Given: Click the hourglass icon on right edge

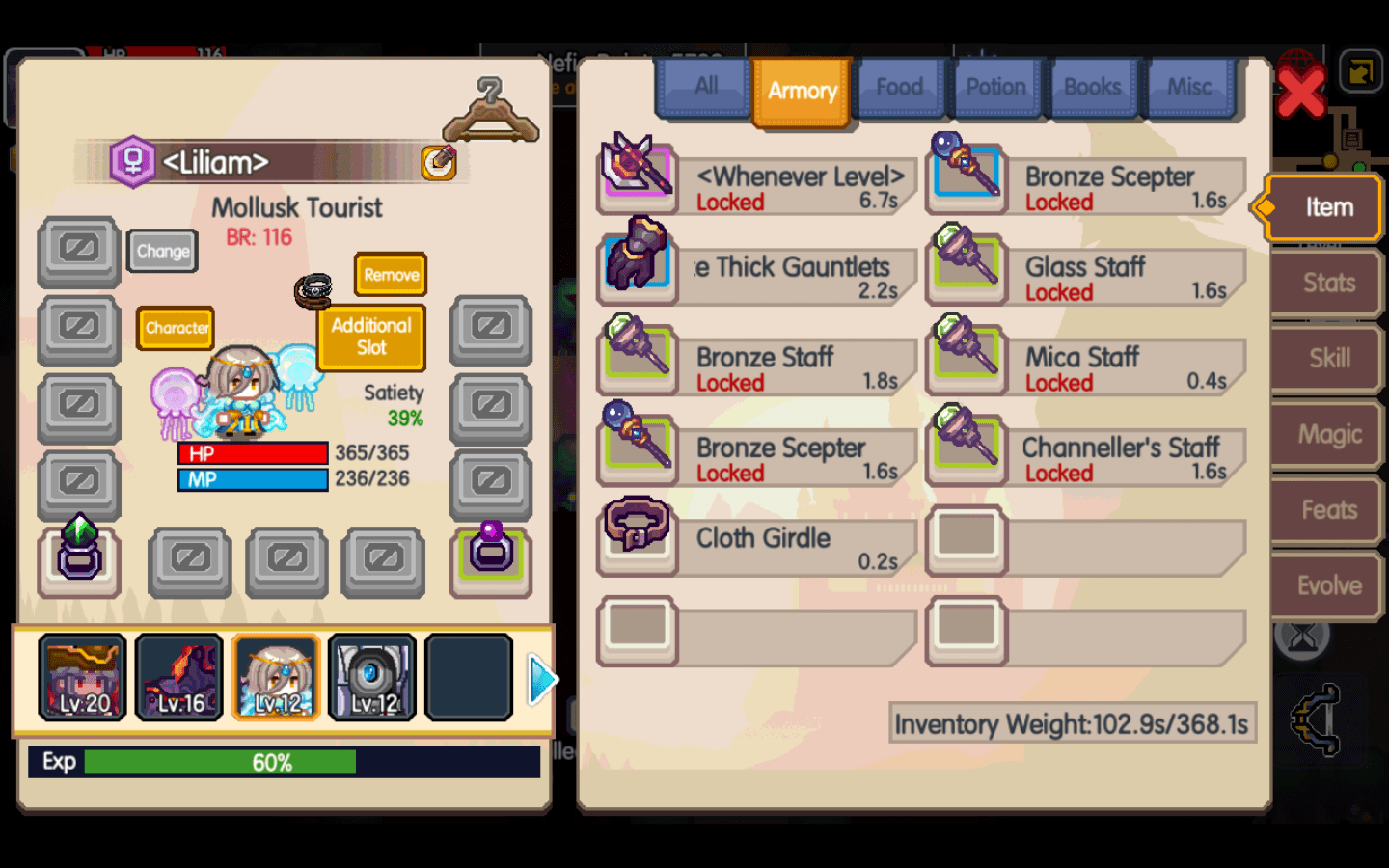Looking at the screenshot, I should (x=1302, y=637).
